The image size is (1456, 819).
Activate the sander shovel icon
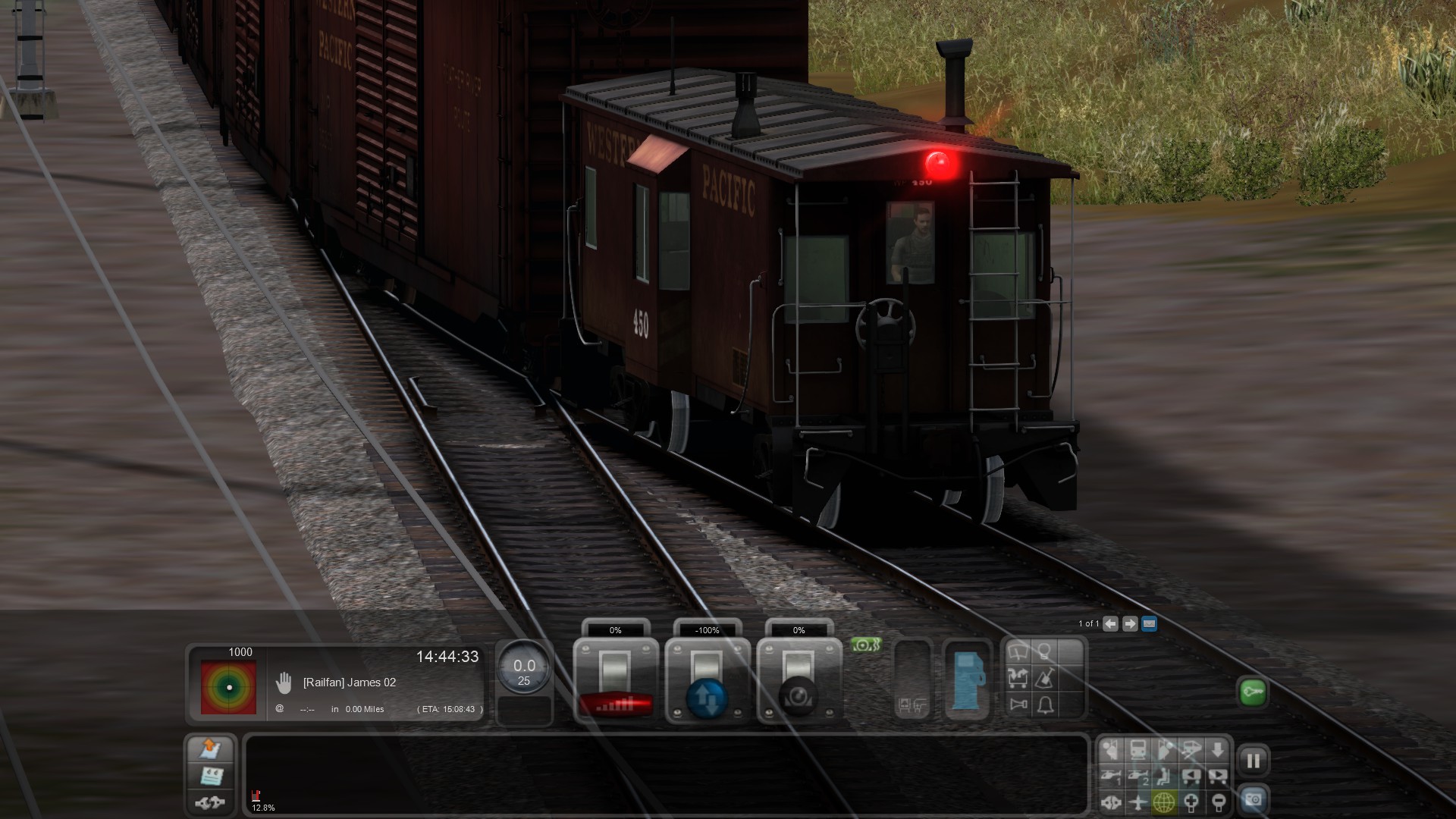point(1045,678)
